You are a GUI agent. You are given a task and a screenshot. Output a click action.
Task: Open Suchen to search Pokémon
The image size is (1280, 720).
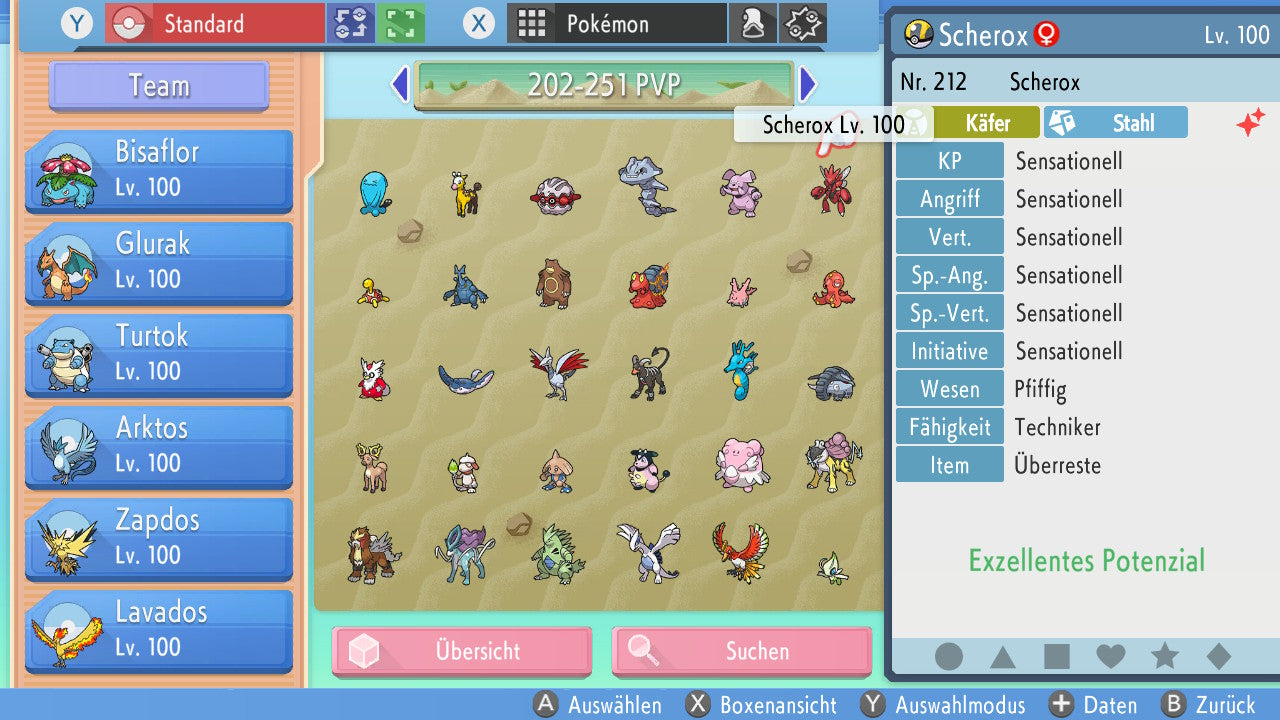tap(741, 651)
